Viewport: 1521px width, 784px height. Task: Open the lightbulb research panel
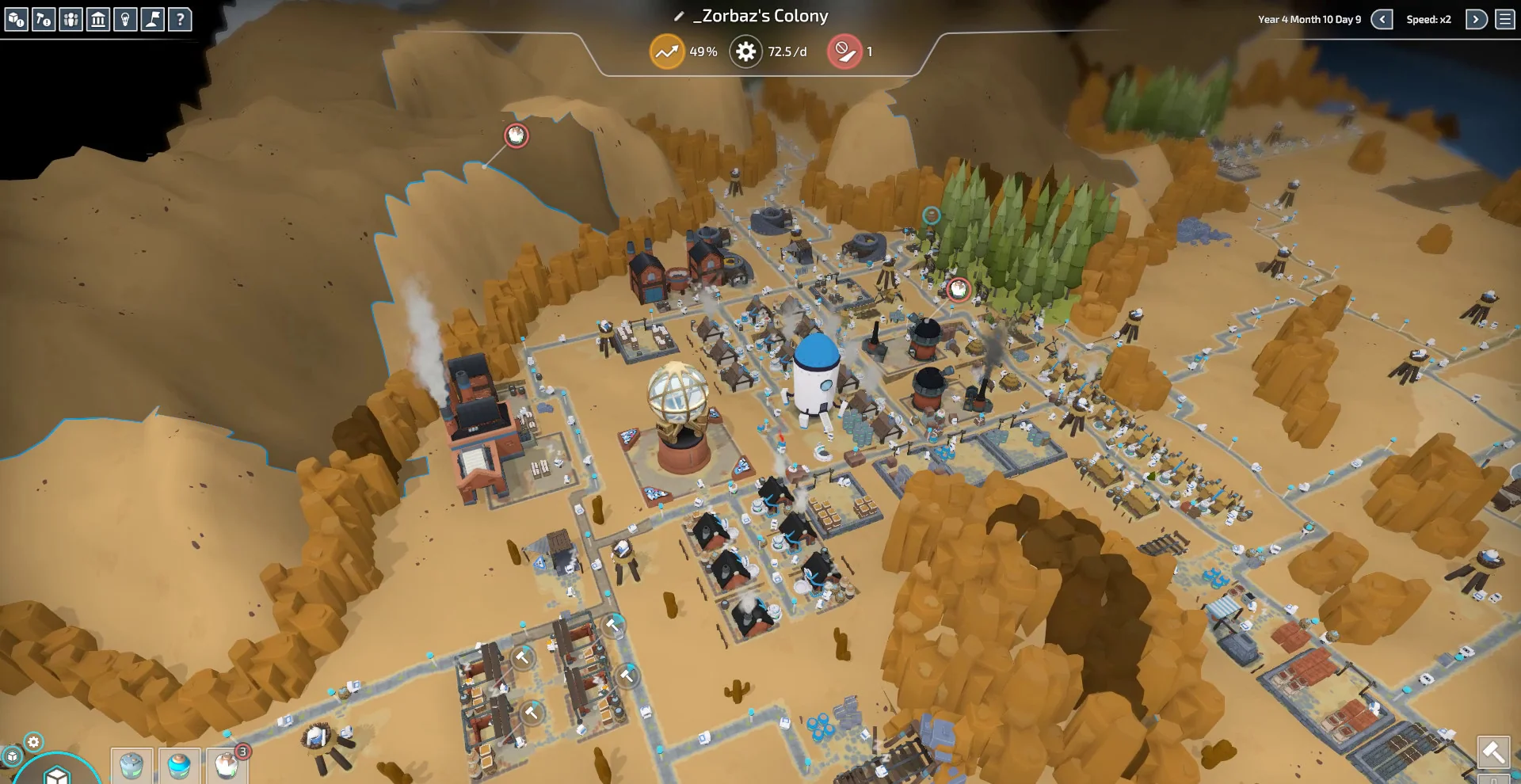pos(125,19)
